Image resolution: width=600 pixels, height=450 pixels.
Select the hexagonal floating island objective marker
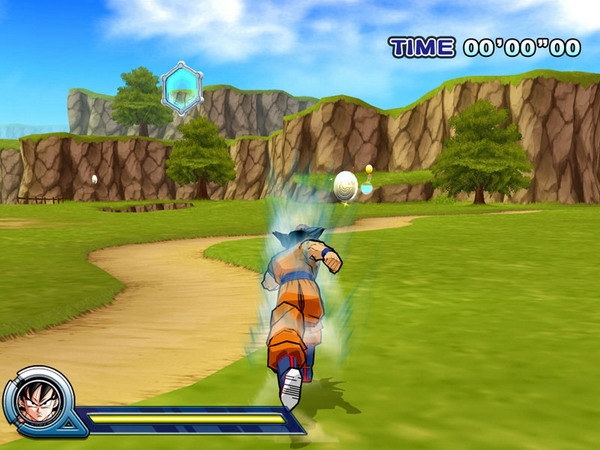181,88
